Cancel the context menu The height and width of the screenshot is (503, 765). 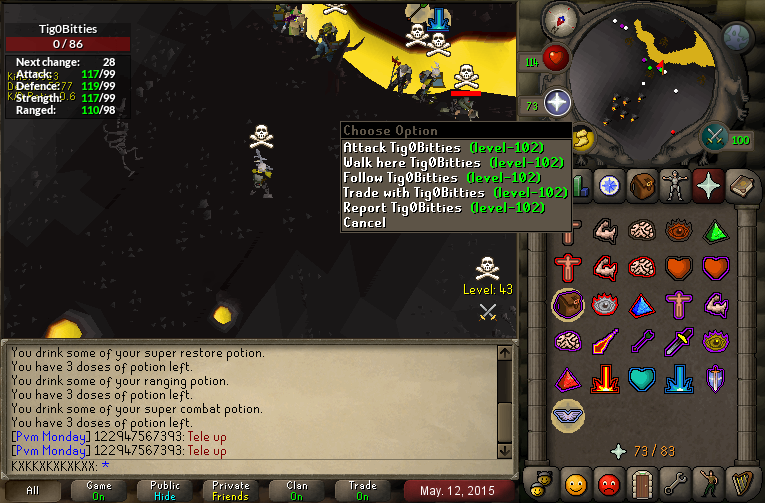click(363, 223)
